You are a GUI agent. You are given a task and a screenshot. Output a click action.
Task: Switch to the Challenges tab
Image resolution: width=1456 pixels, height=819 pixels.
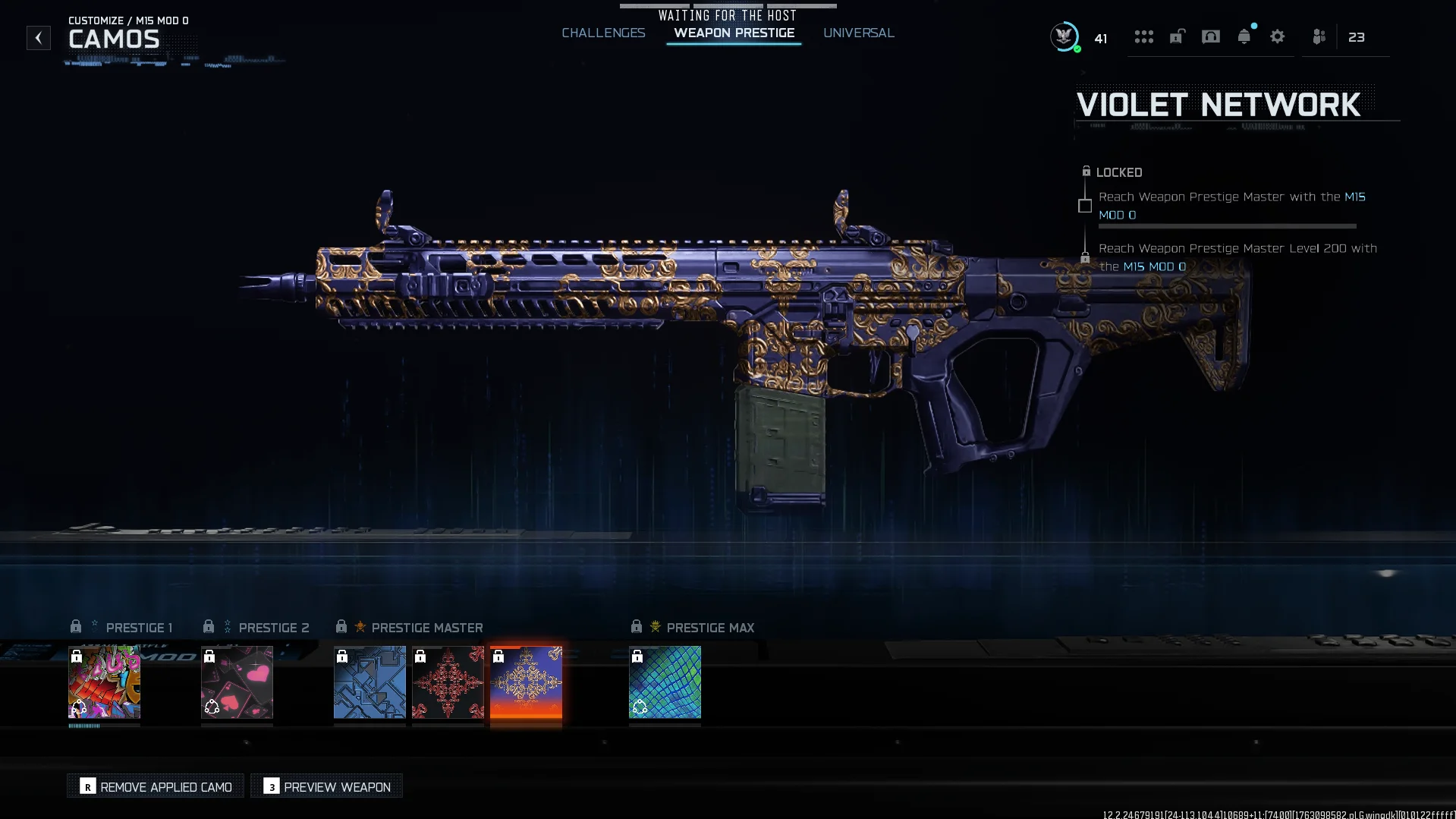(x=603, y=33)
